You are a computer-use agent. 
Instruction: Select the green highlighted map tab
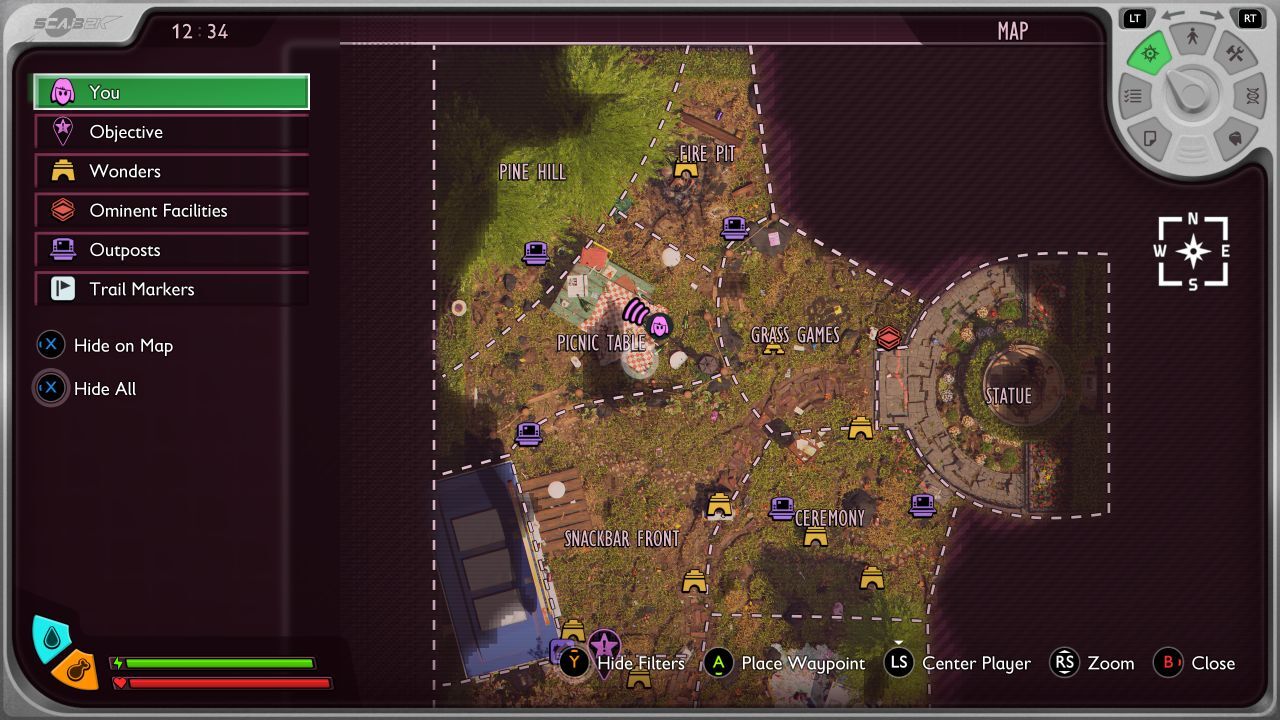point(1150,54)
